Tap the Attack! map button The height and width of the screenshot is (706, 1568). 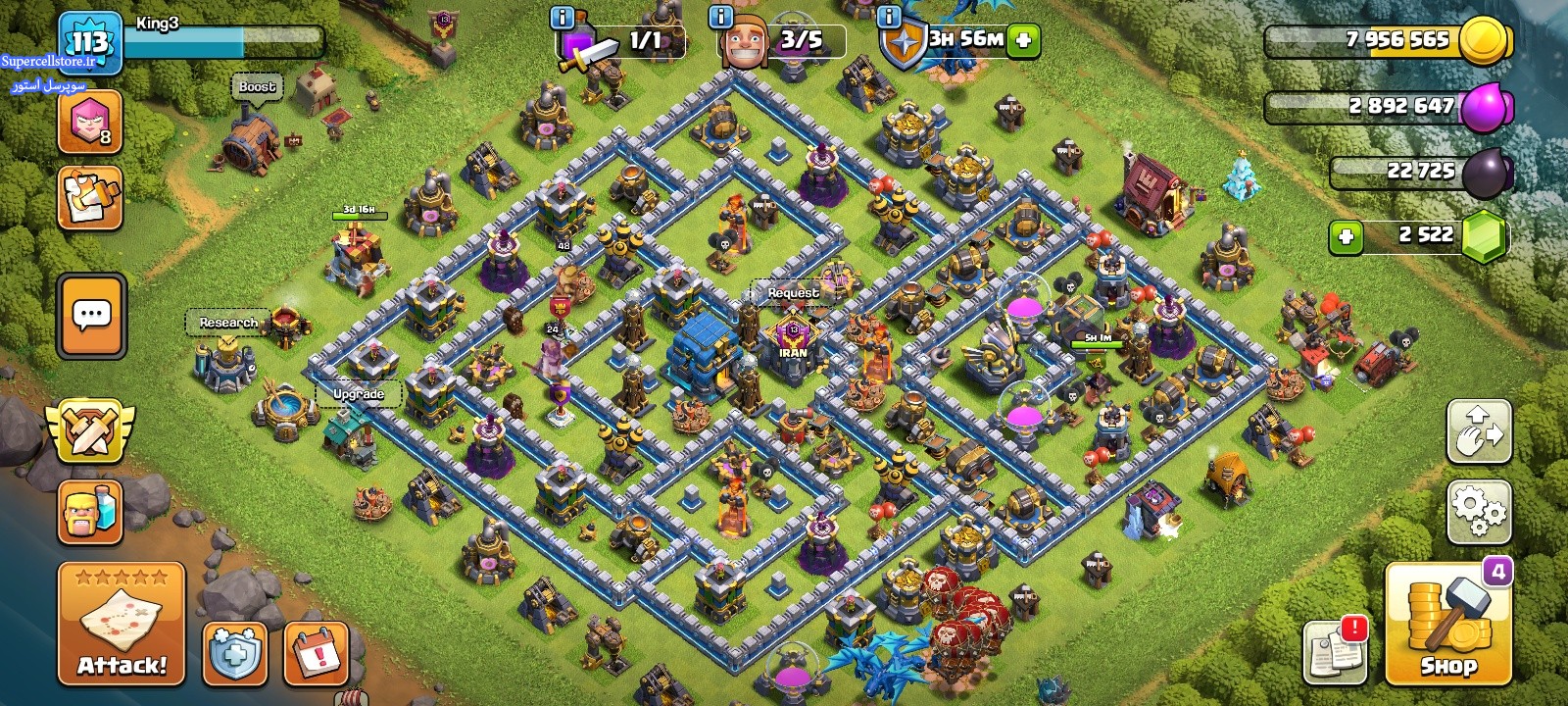tap(122, 624)
